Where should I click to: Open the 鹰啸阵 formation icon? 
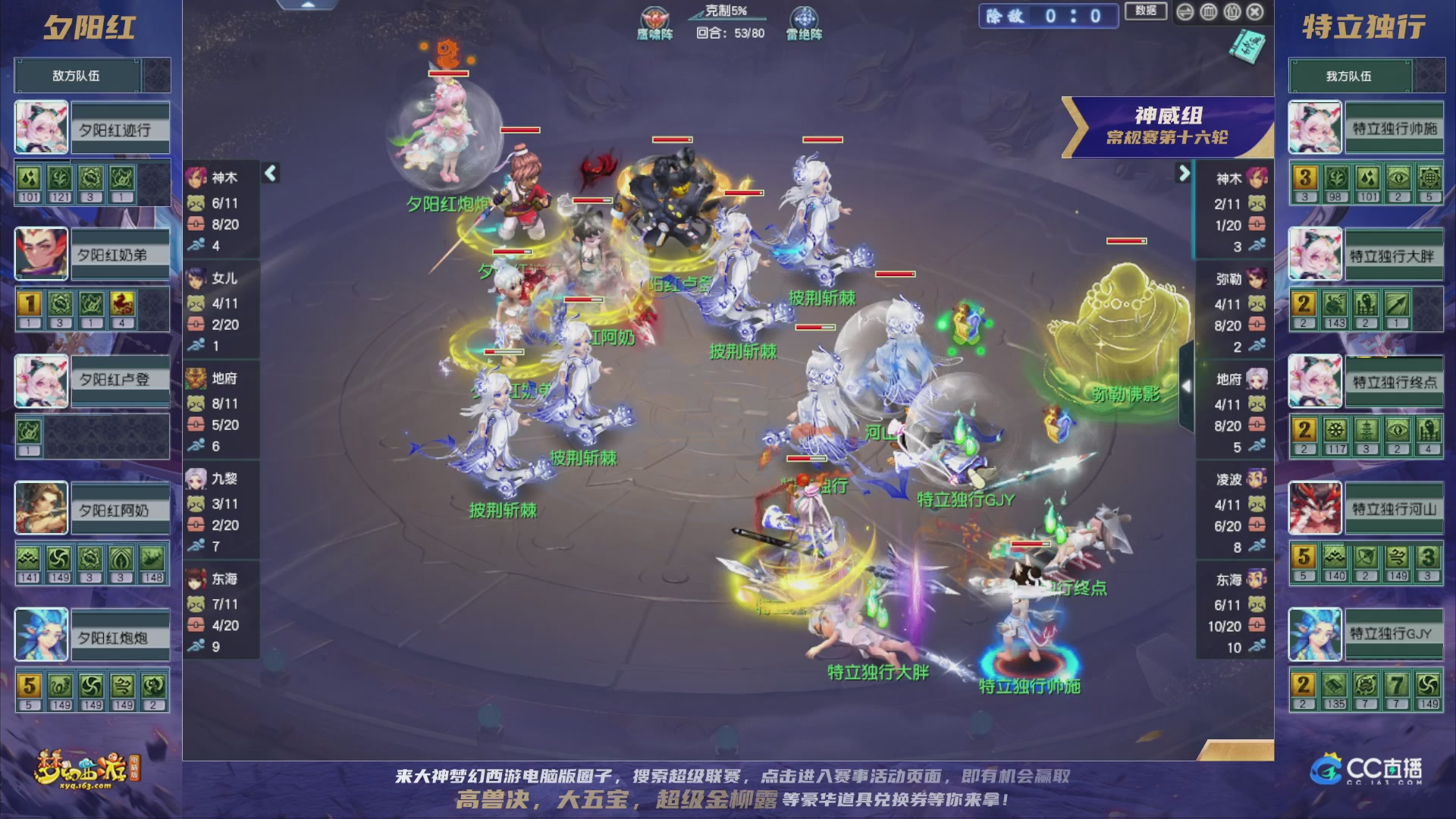tap(654, 15)
